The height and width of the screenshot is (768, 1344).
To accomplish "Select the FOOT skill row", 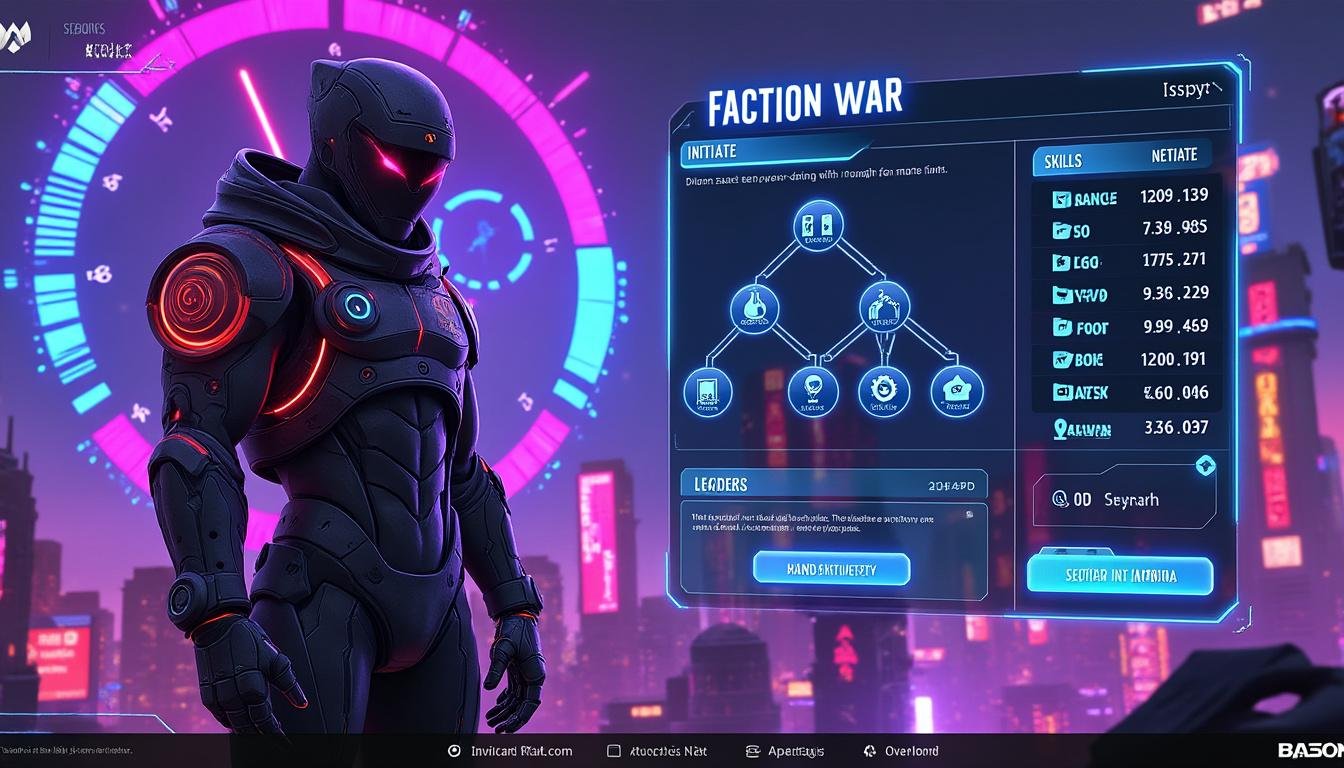I will pyautogui.click(x=1127, y=326).
